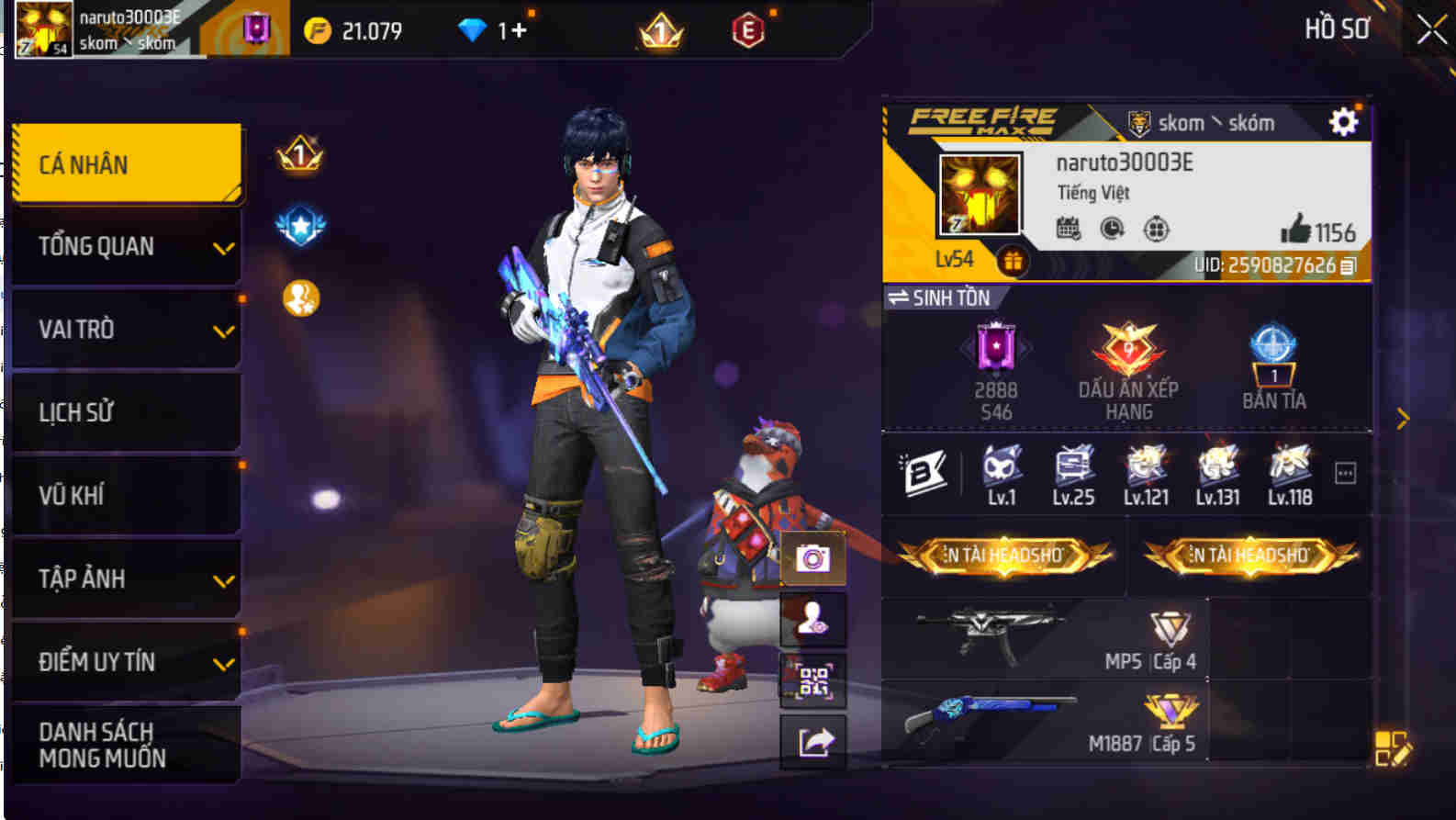Click the Elite 'E' event icon

tap(748, 30)
